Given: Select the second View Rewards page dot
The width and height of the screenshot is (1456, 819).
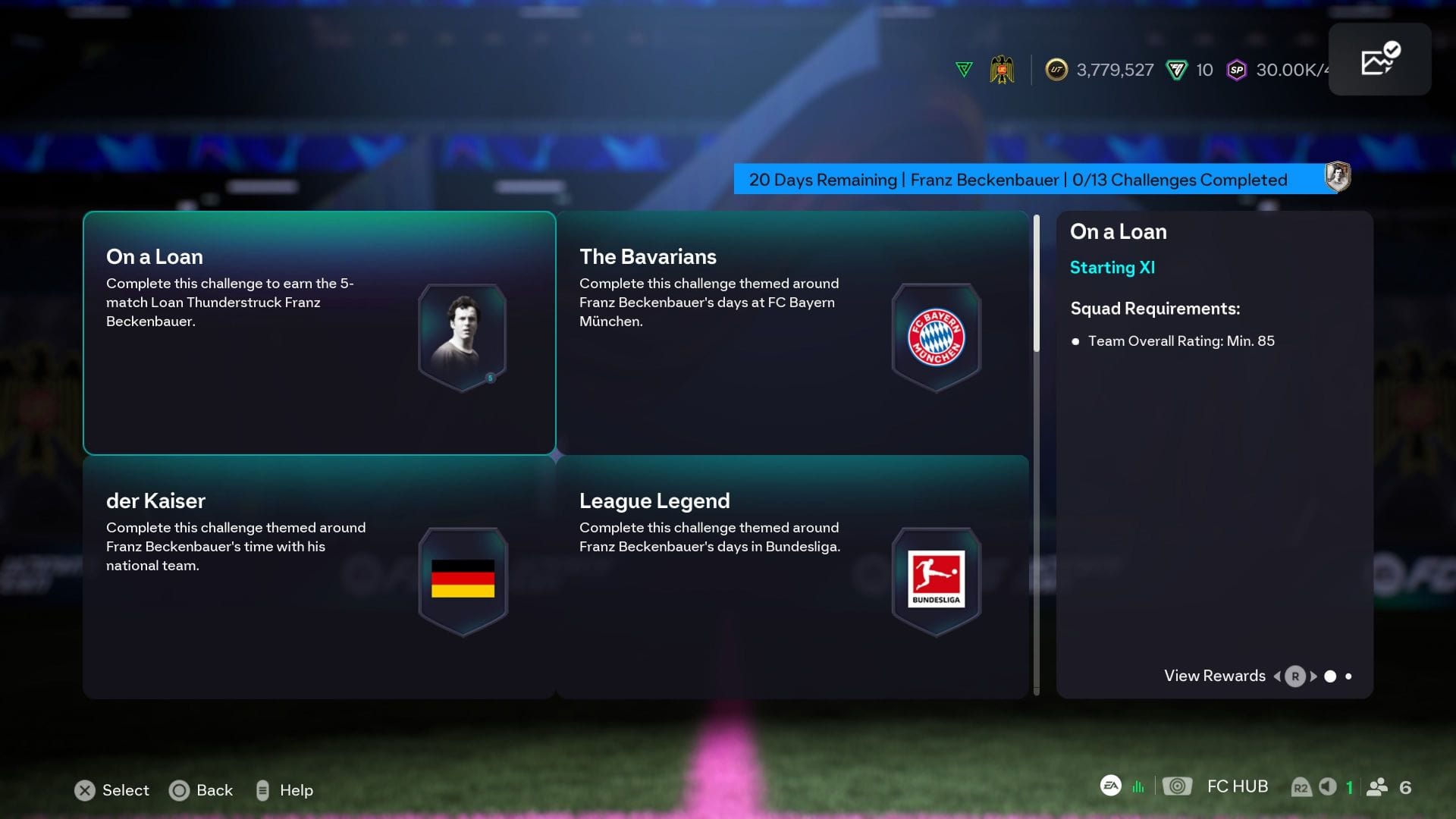Looking at the screenshot, I should point(1349,676).
